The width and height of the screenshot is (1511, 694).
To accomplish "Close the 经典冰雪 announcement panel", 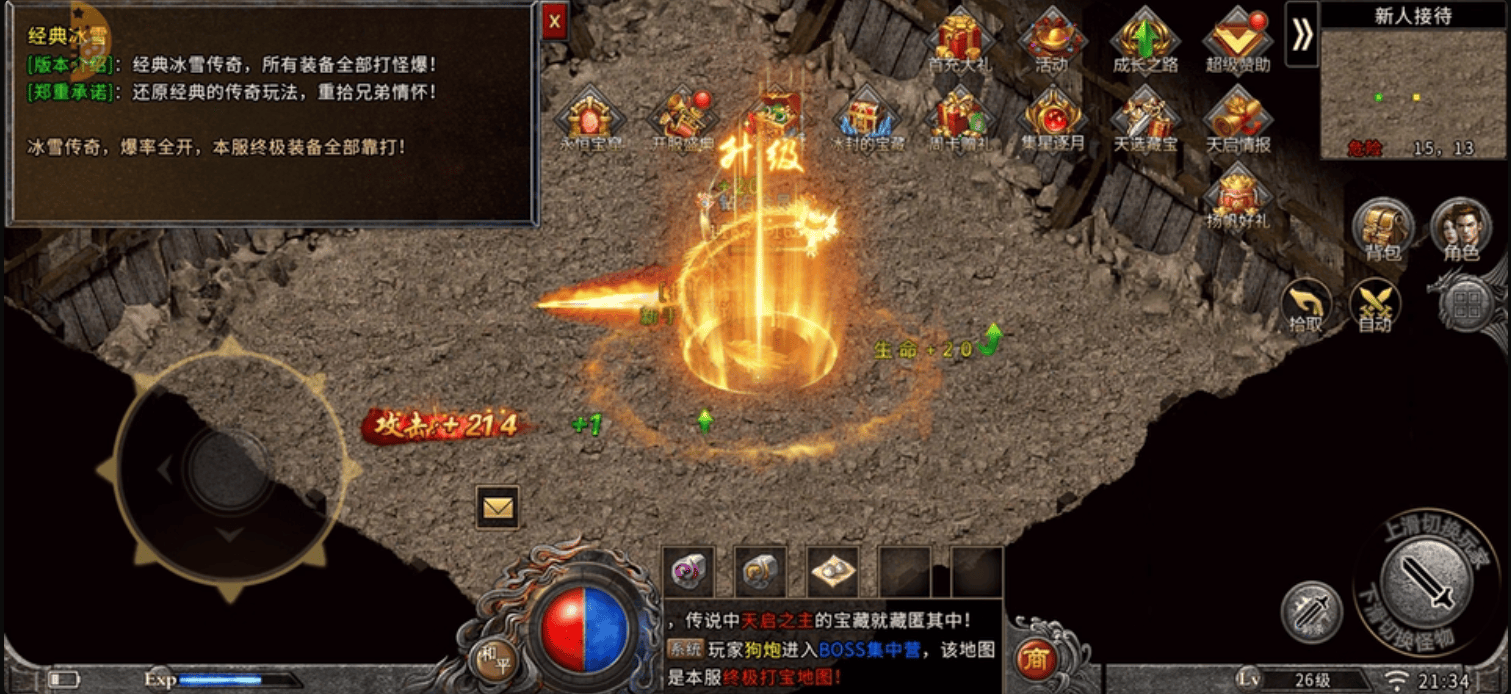I will point(555,21).
